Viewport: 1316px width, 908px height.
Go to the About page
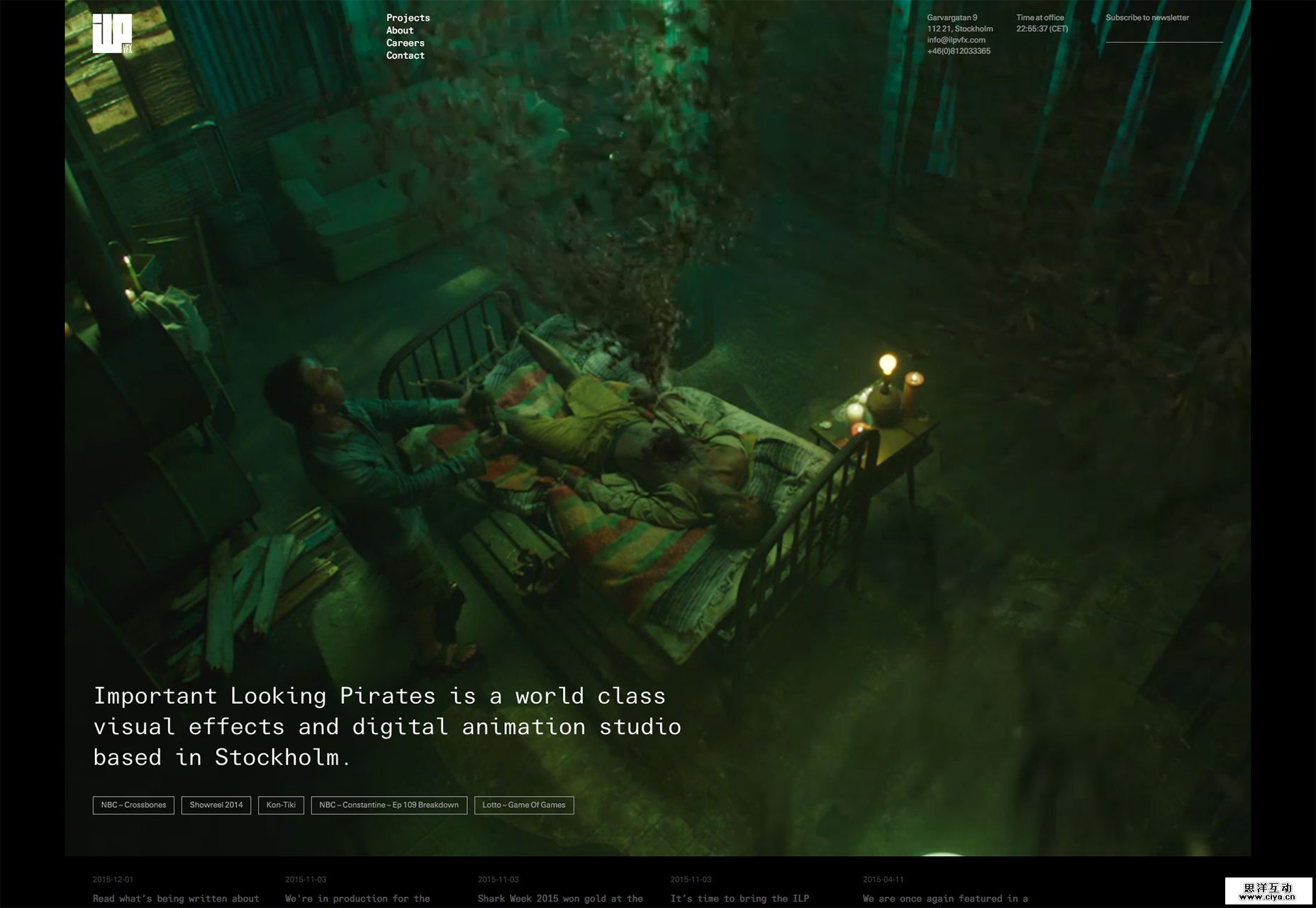point(400,31)
